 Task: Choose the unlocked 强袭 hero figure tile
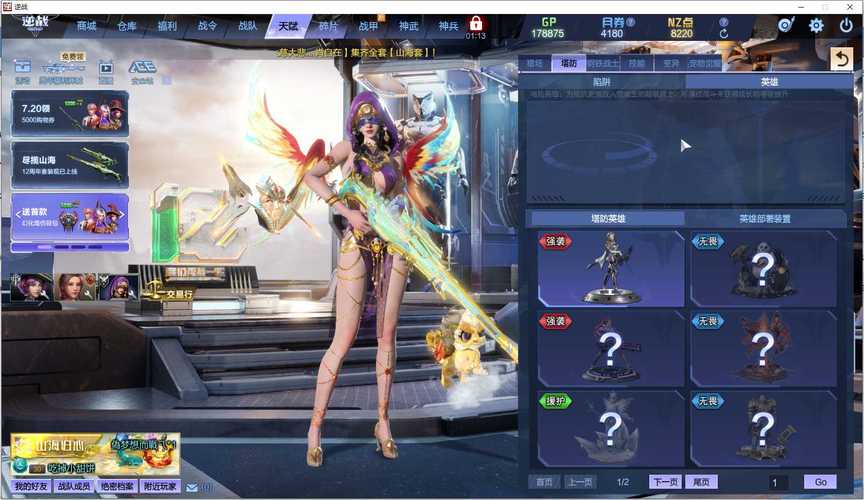611,267
